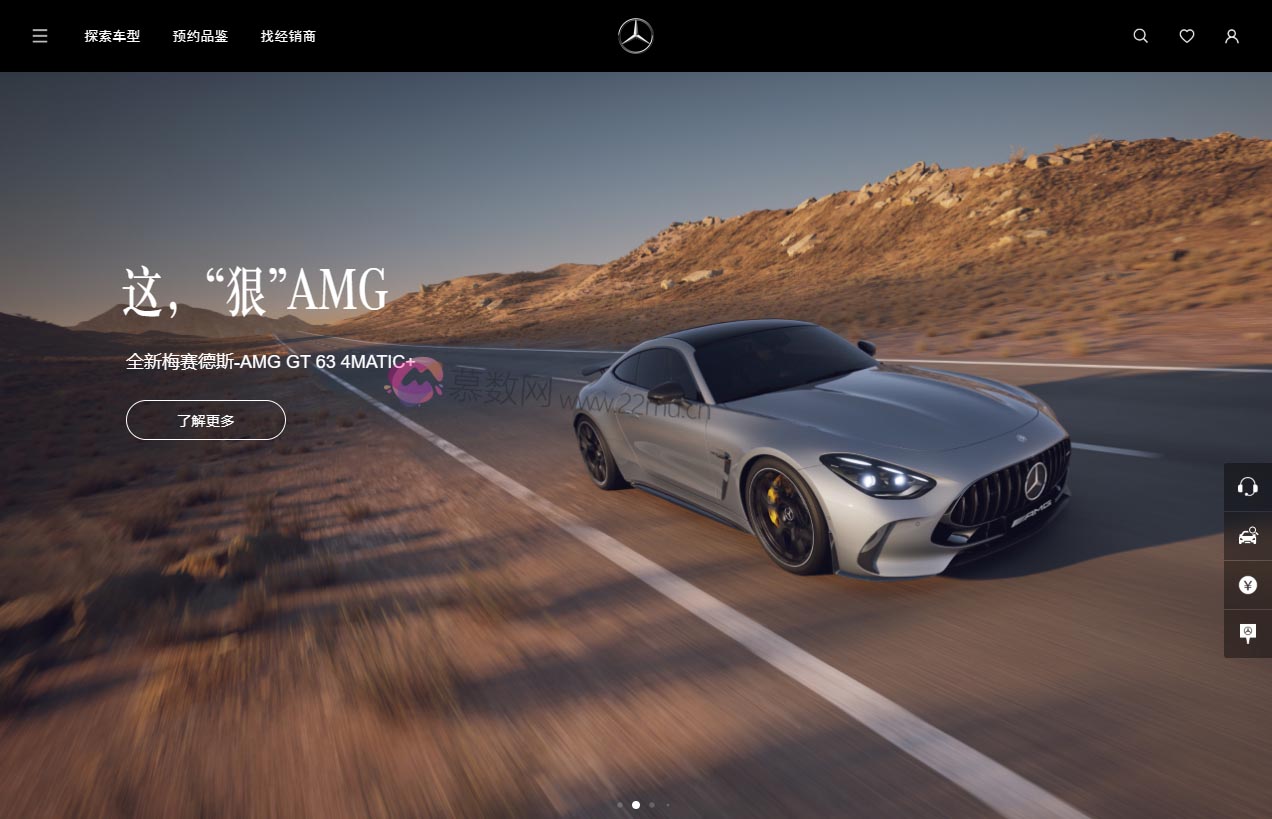This screenshot has width=1272, height=819.
Task: Click the Mercedes-Benz star logo
Action: click(x=635, y=36)
